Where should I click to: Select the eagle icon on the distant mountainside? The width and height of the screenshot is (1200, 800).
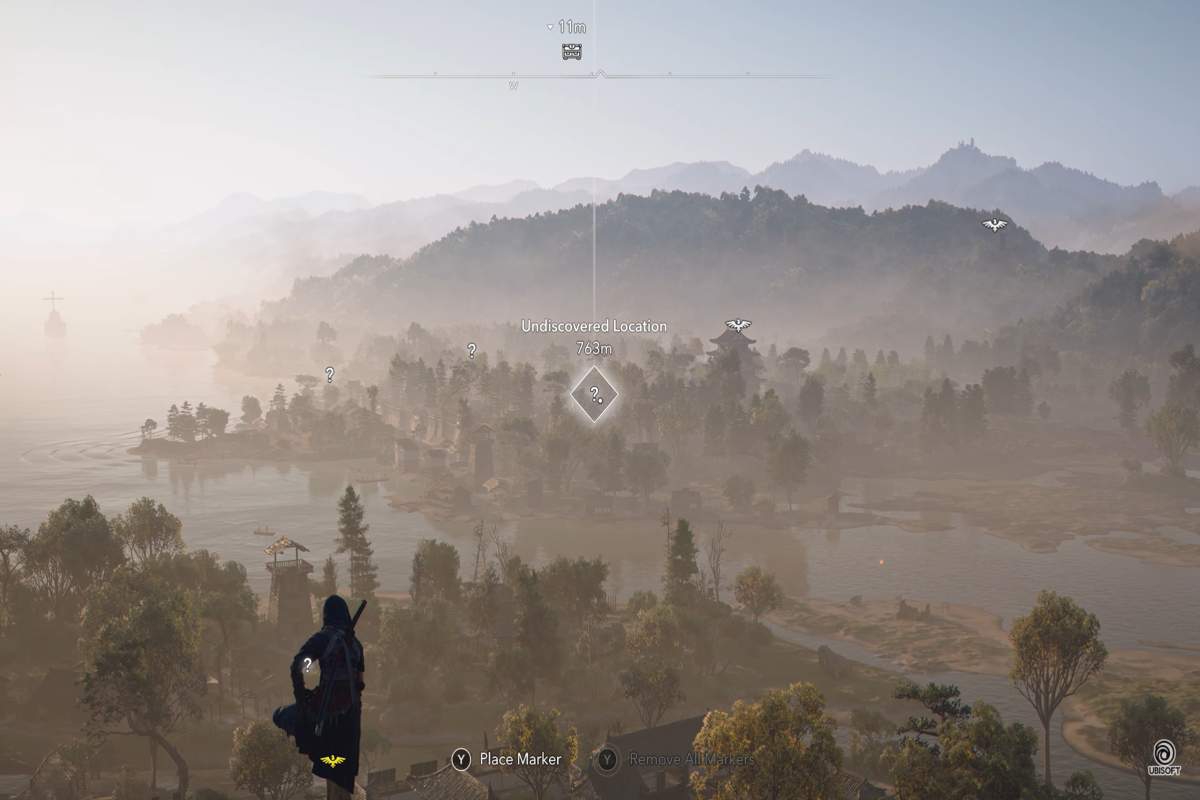click(x=994, y=225)
